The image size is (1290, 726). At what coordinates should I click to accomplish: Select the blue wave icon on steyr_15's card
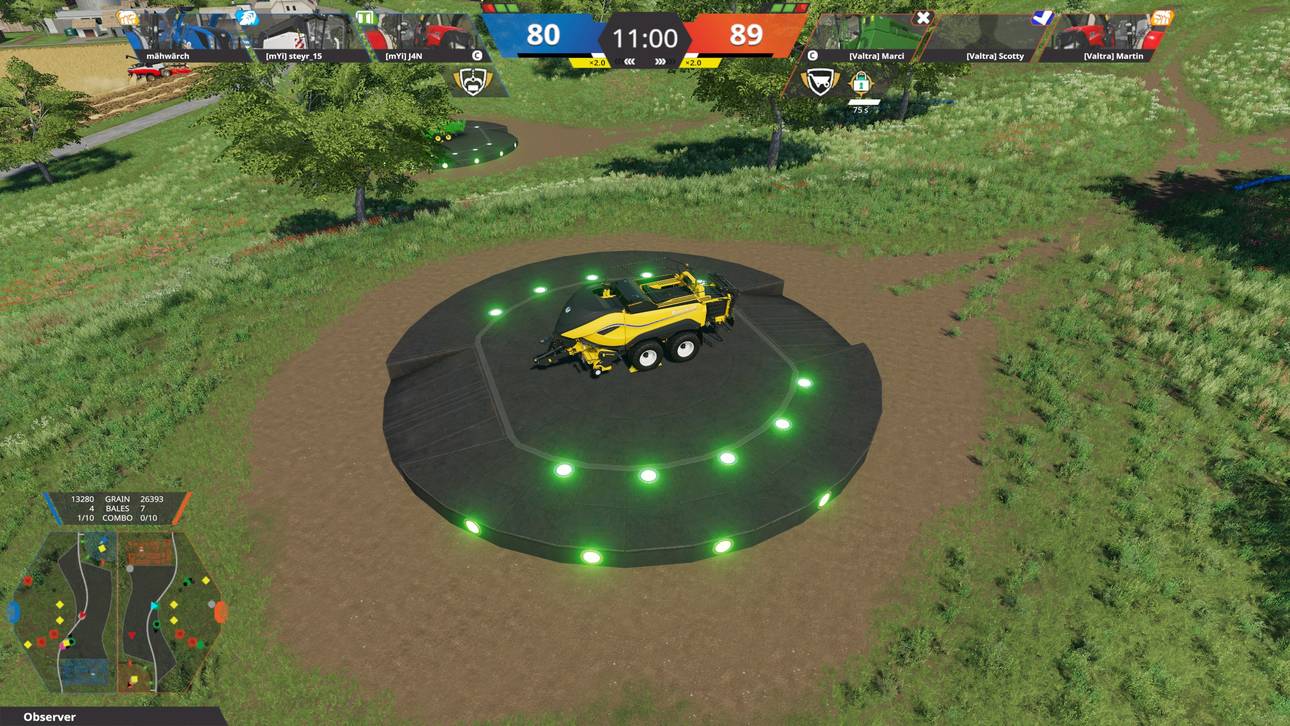(247, 17)
